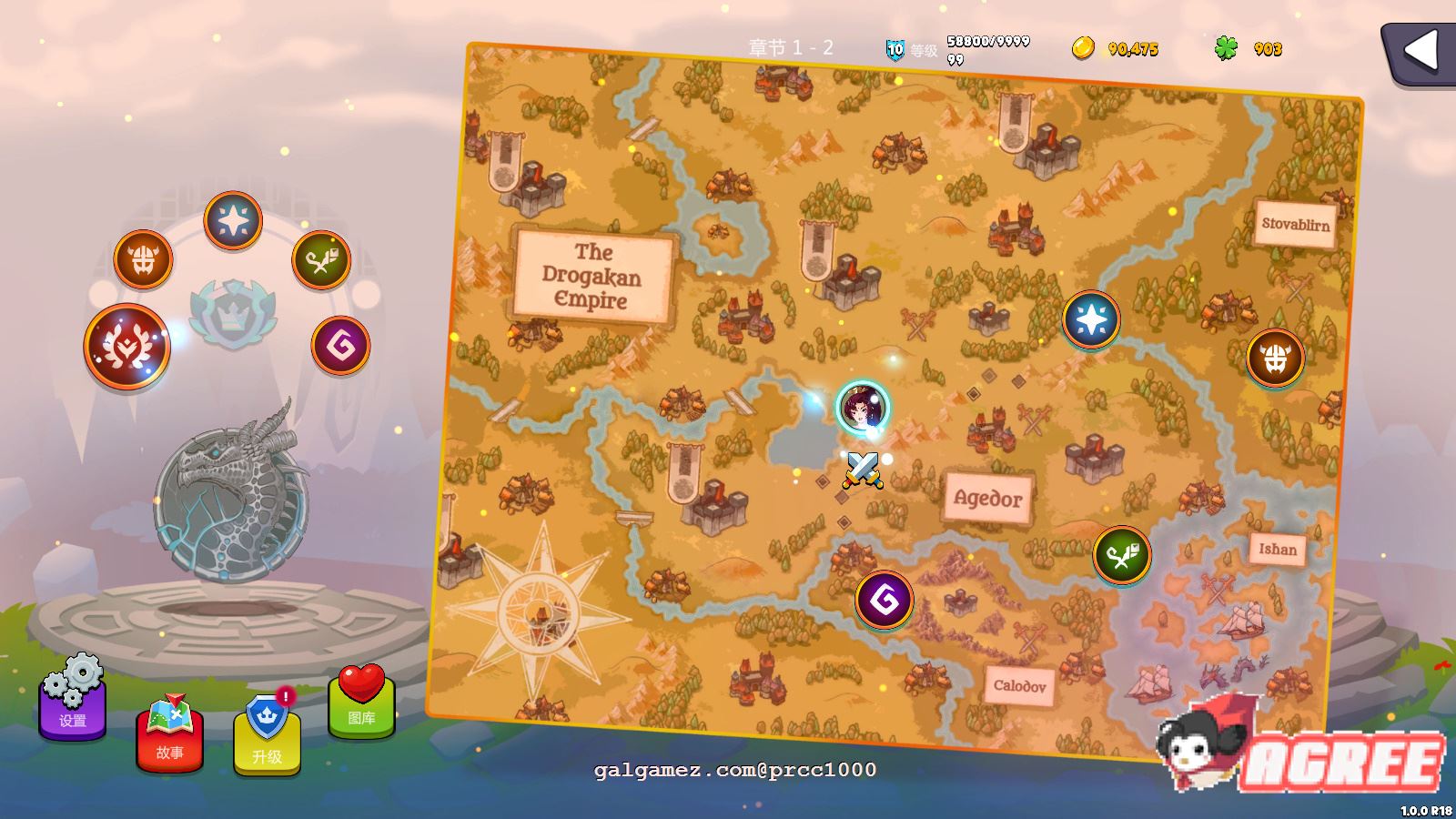Select the blue star emblem in the ring

coord(233,220)
